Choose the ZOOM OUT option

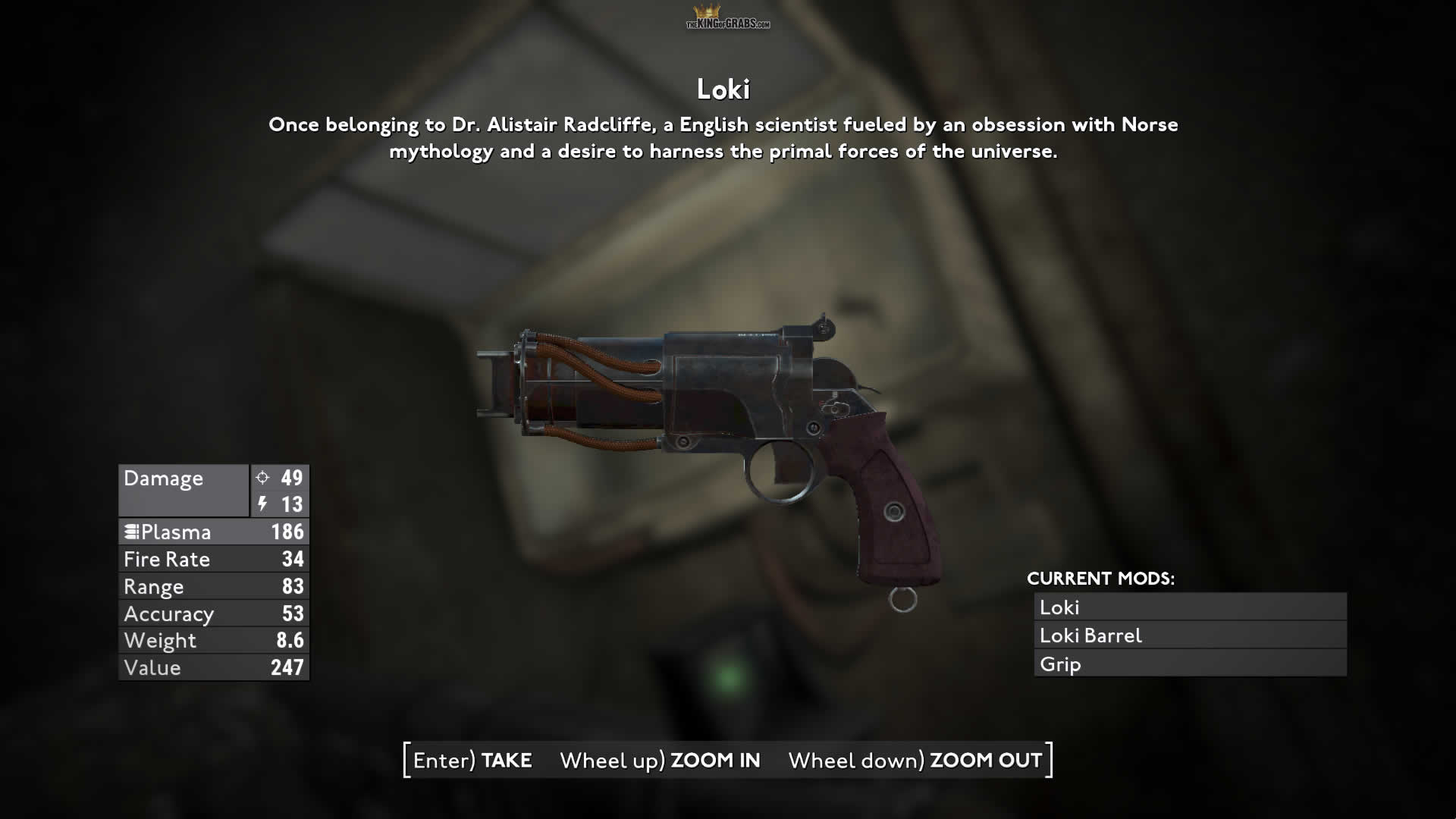coord(915,760)
